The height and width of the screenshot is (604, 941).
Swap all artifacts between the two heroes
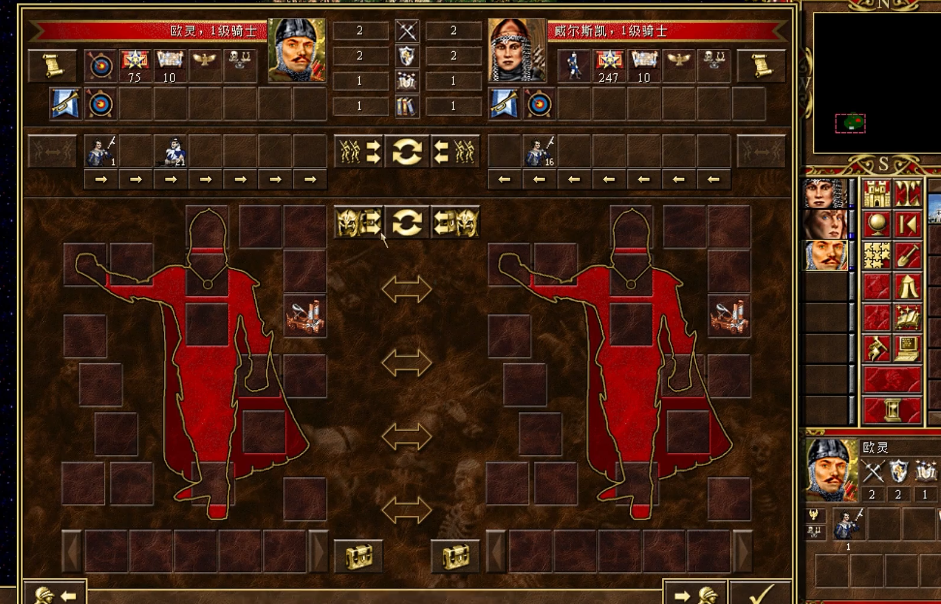click(x=406, y=222)
